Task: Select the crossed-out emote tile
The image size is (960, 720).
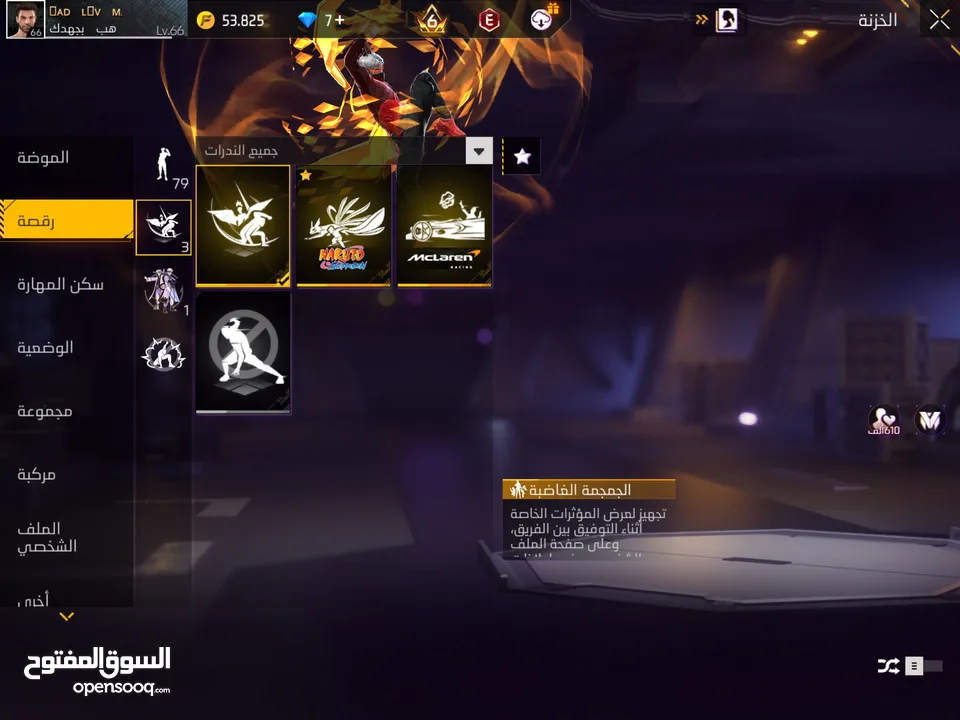Action: (x=243, y=352)
